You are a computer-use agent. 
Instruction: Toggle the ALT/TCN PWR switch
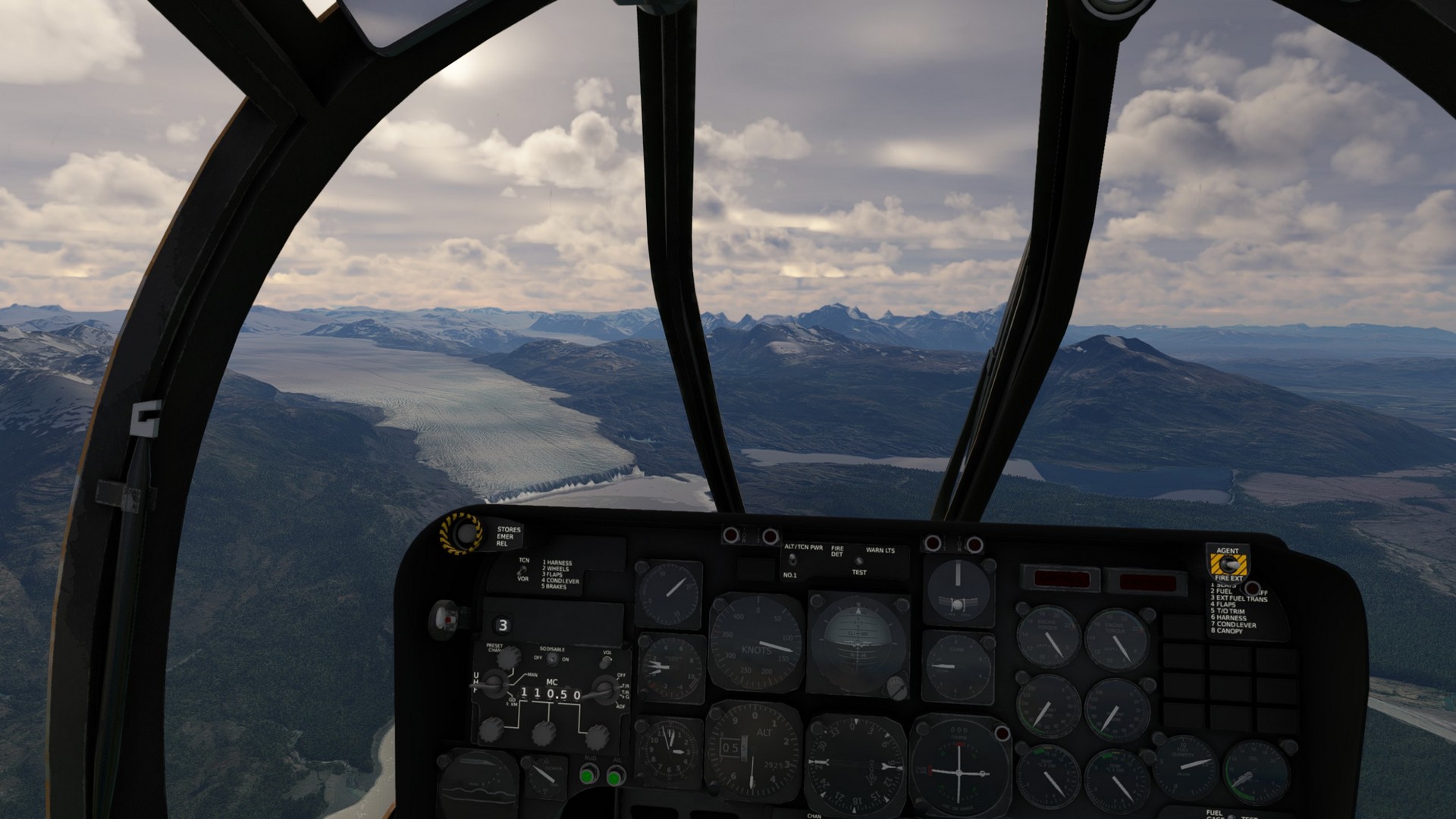(792, 560)
